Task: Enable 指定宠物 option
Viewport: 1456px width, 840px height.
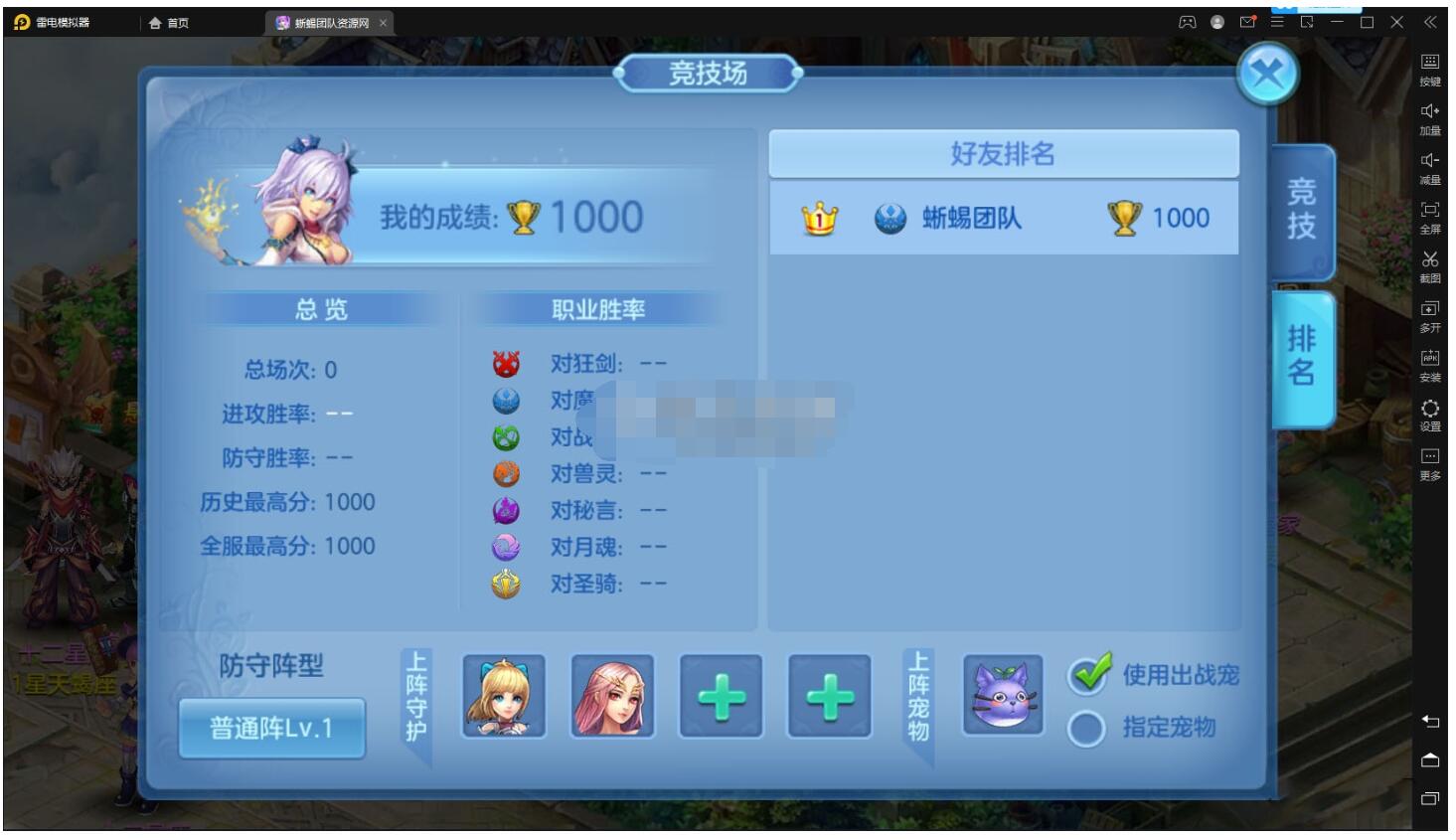Action: [x=1089, y=727]
